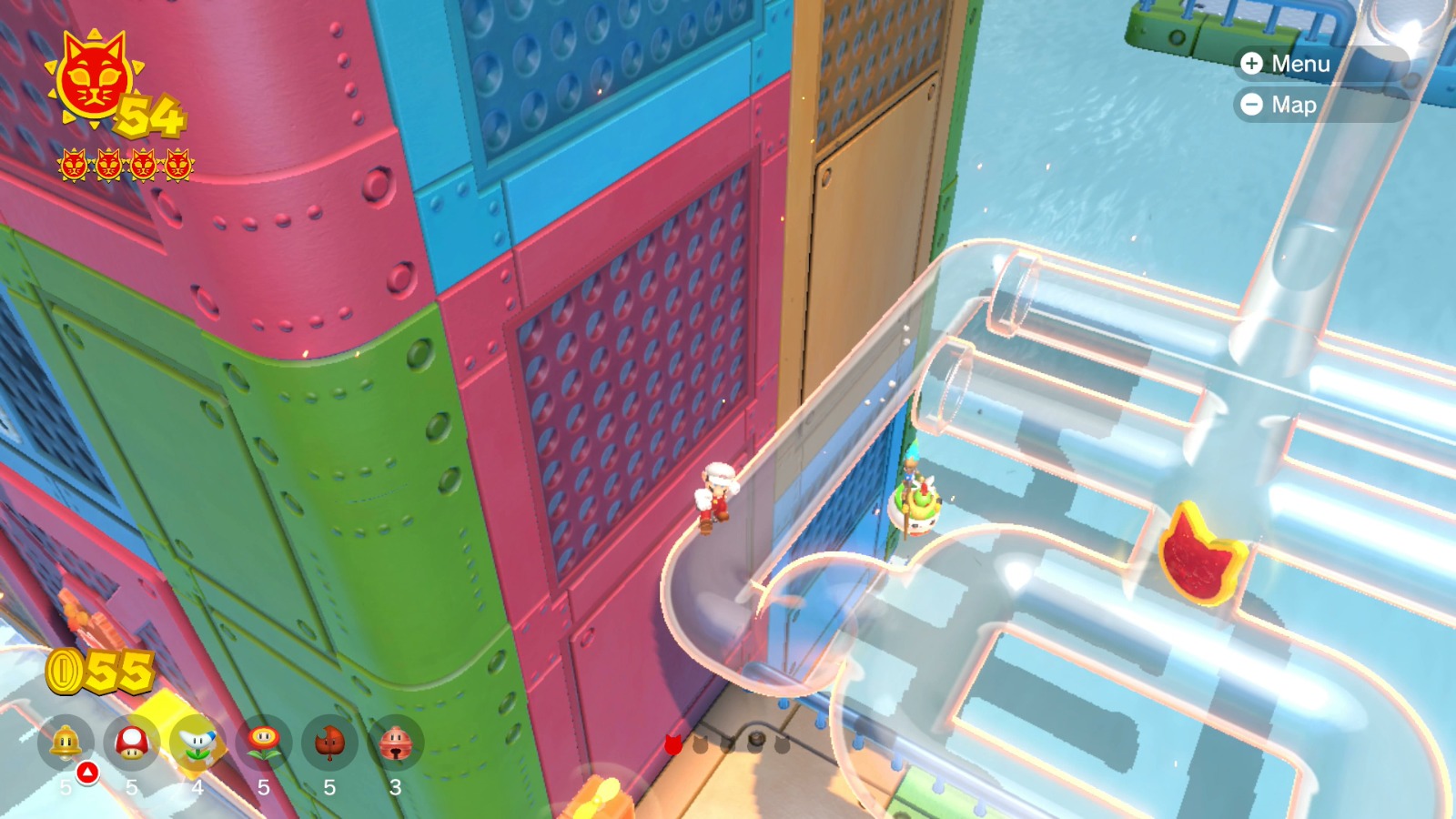Click the Map label in the corner
The width and height of the screenshot is (1456, 819).
[1296, 106]
